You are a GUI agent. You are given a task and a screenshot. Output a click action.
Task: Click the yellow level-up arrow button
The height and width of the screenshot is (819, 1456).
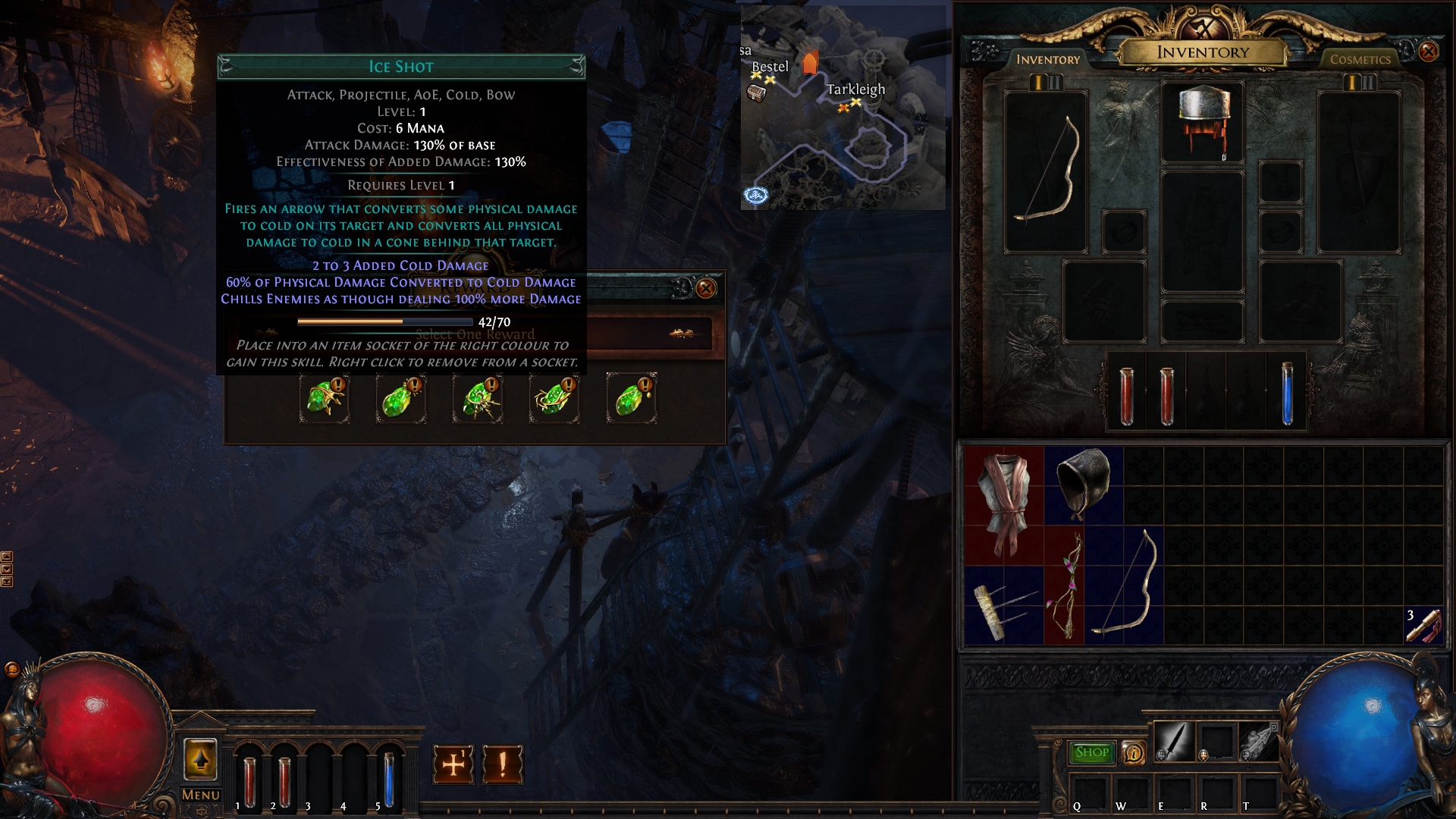[200, 759]
